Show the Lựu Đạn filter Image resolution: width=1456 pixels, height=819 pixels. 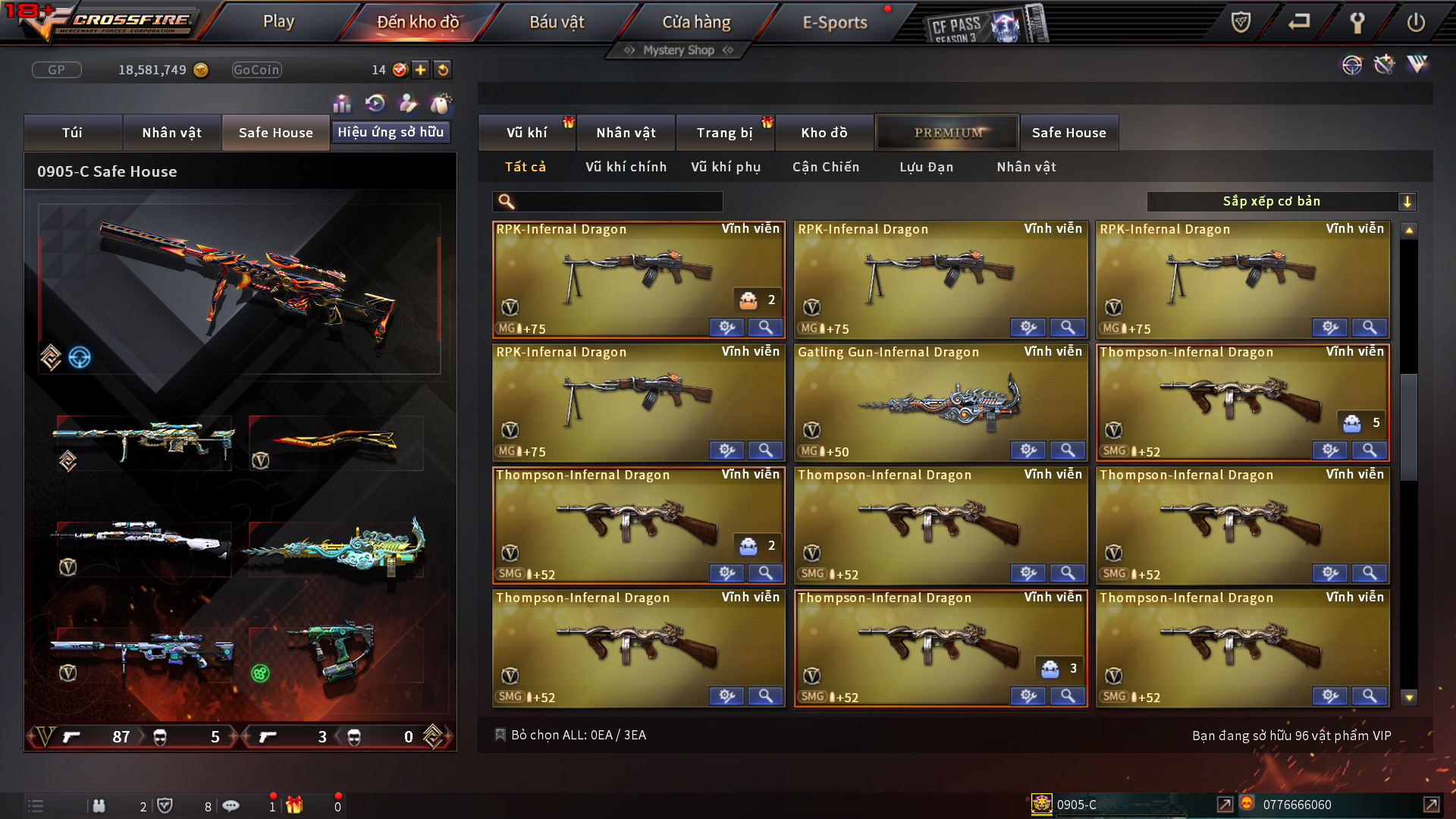926,167
